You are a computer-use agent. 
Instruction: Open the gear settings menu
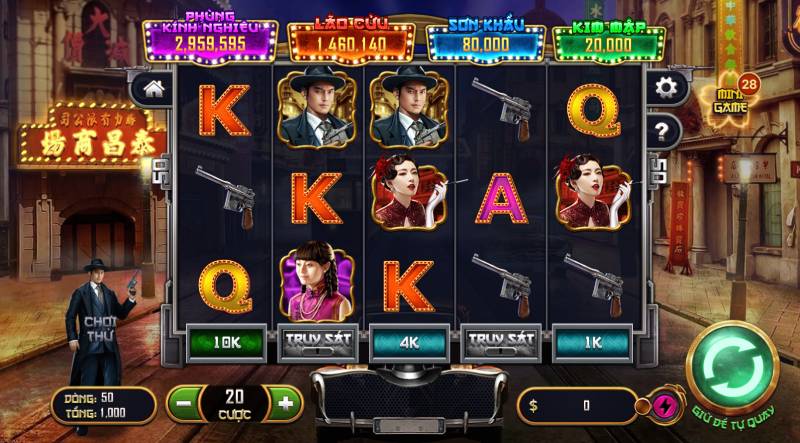[x=664, y=88]
